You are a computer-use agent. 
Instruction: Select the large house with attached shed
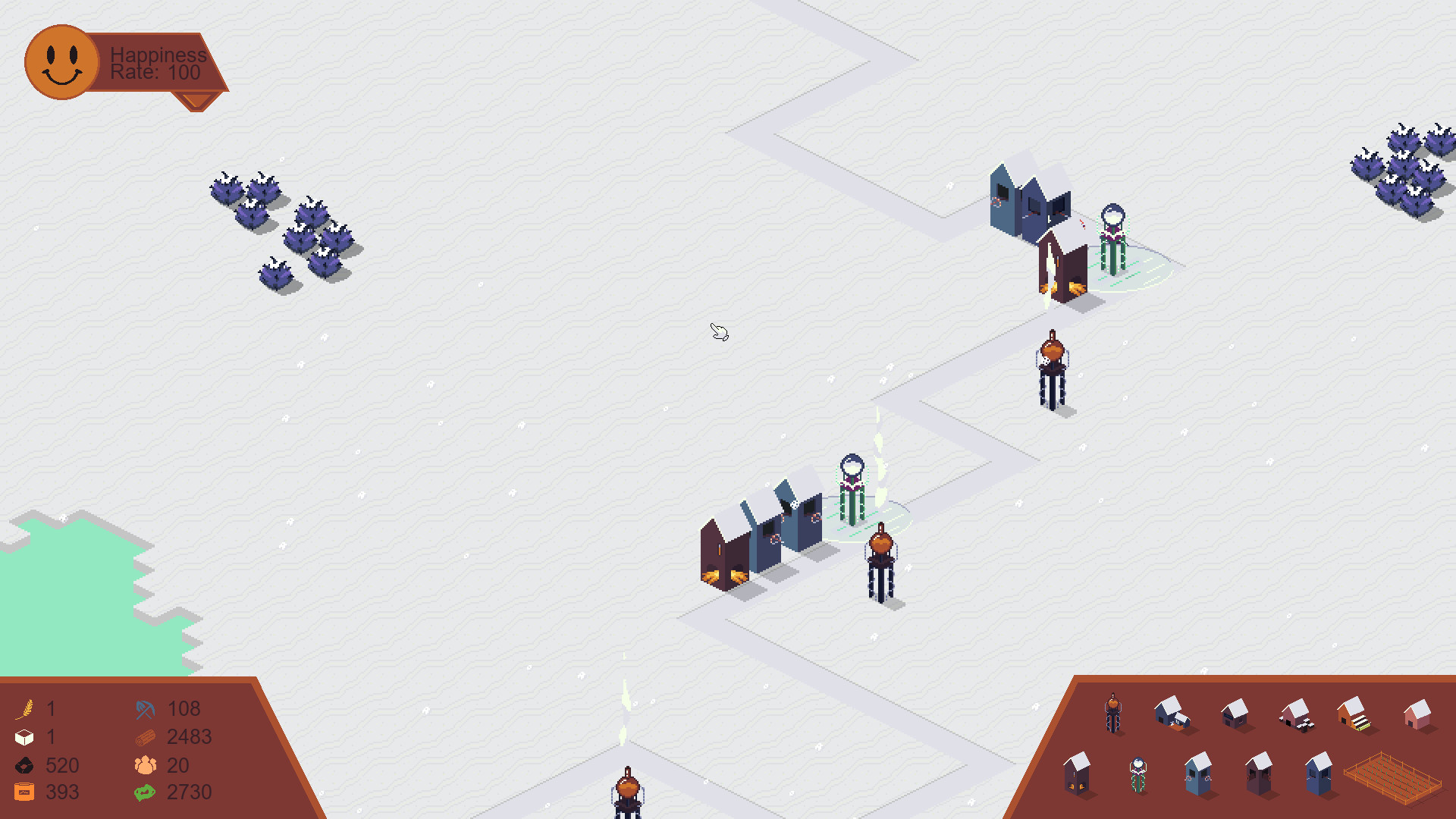coord(1172,712)
